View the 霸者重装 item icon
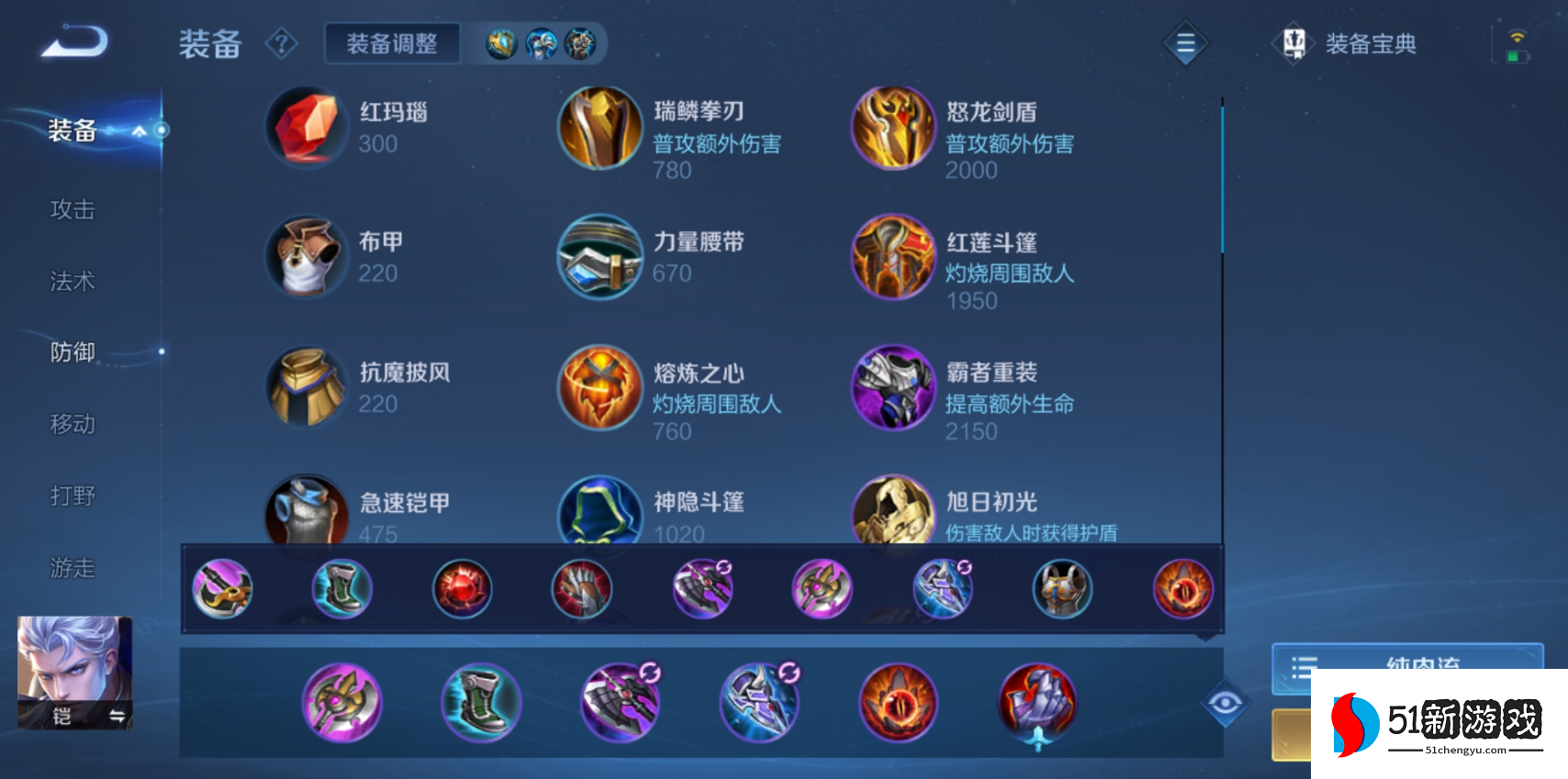The height and width of the screenshot is (779, 1568). pyautogui.click(x=891, y=388)
